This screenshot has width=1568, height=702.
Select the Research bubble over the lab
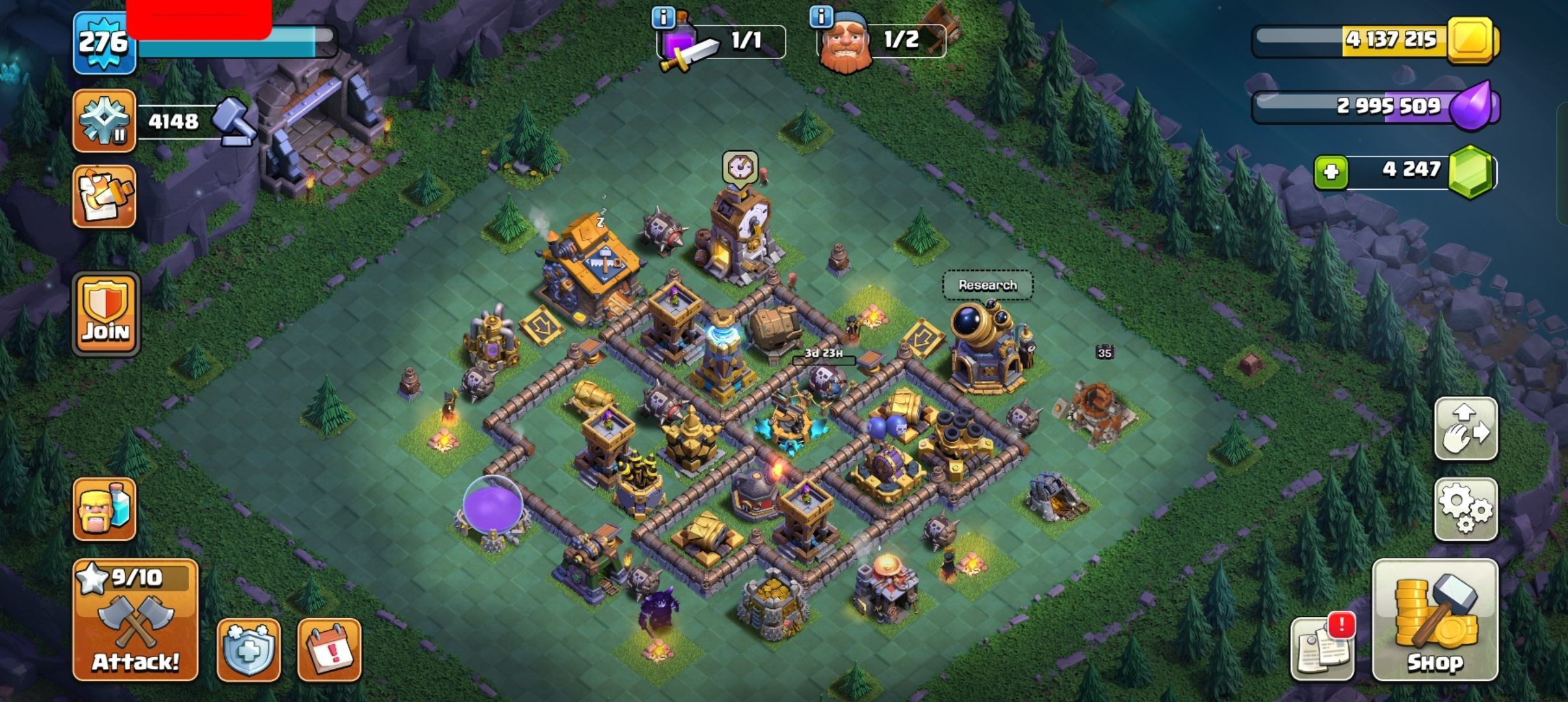(x=987, y=285)
